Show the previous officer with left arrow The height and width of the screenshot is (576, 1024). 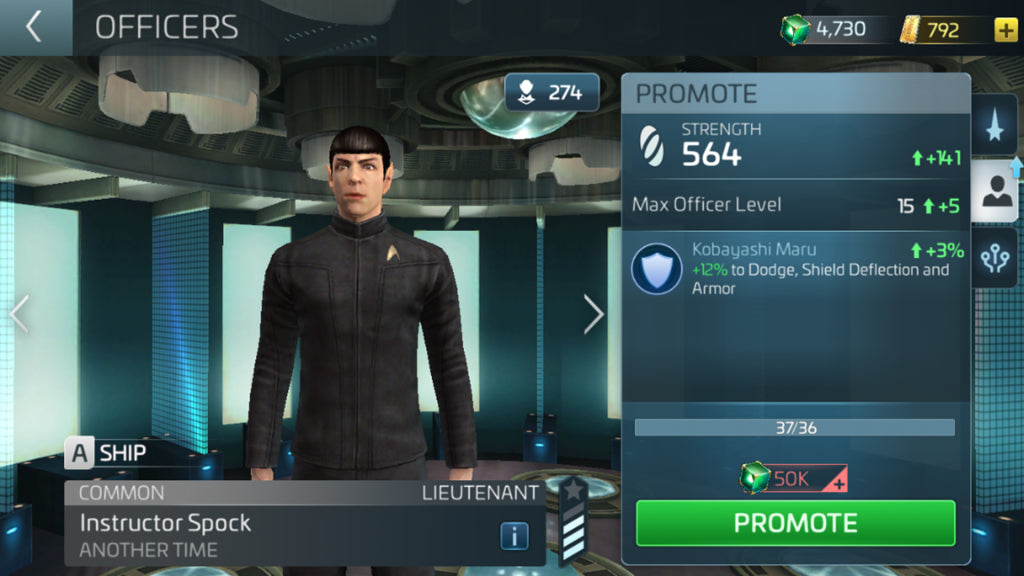(x=18, y=314)
